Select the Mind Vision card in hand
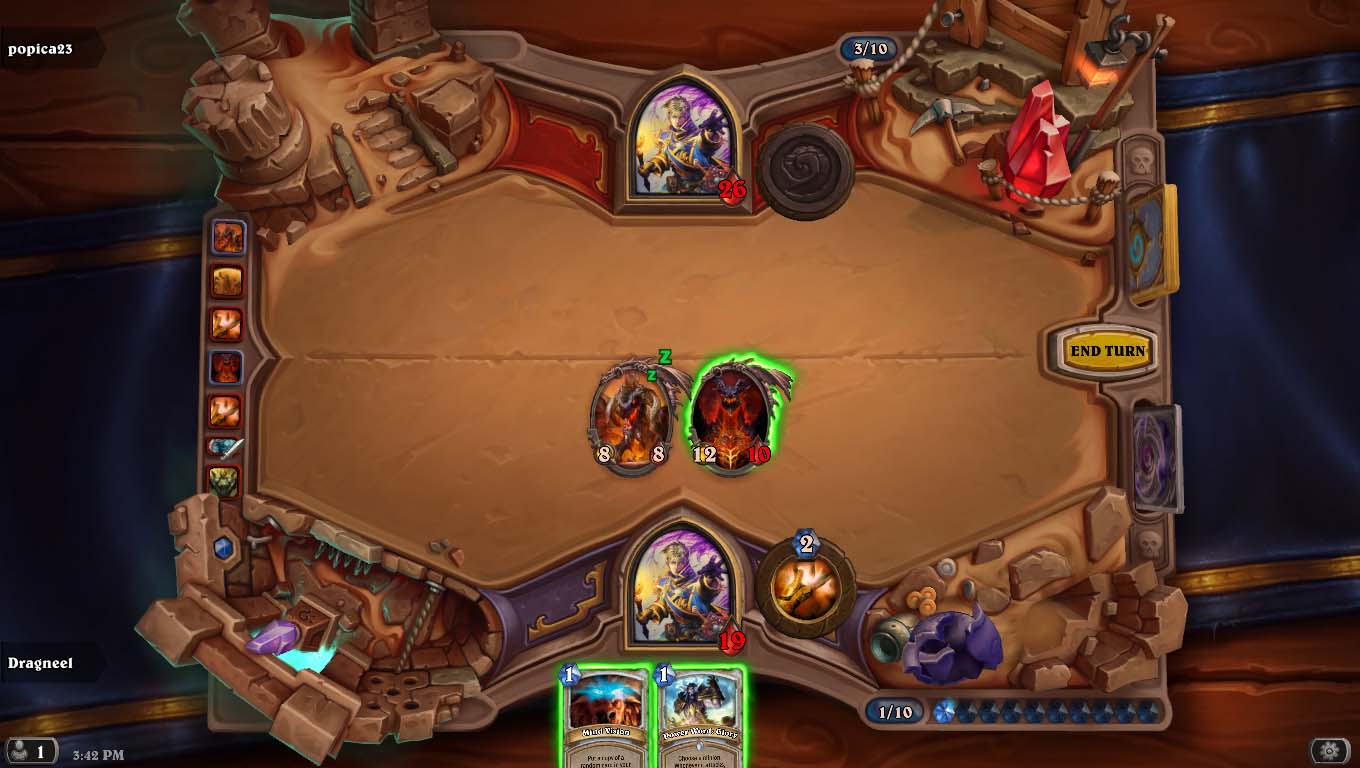Image resolution: width=1360 pixels, height=768 pixels. click(604, 718)
